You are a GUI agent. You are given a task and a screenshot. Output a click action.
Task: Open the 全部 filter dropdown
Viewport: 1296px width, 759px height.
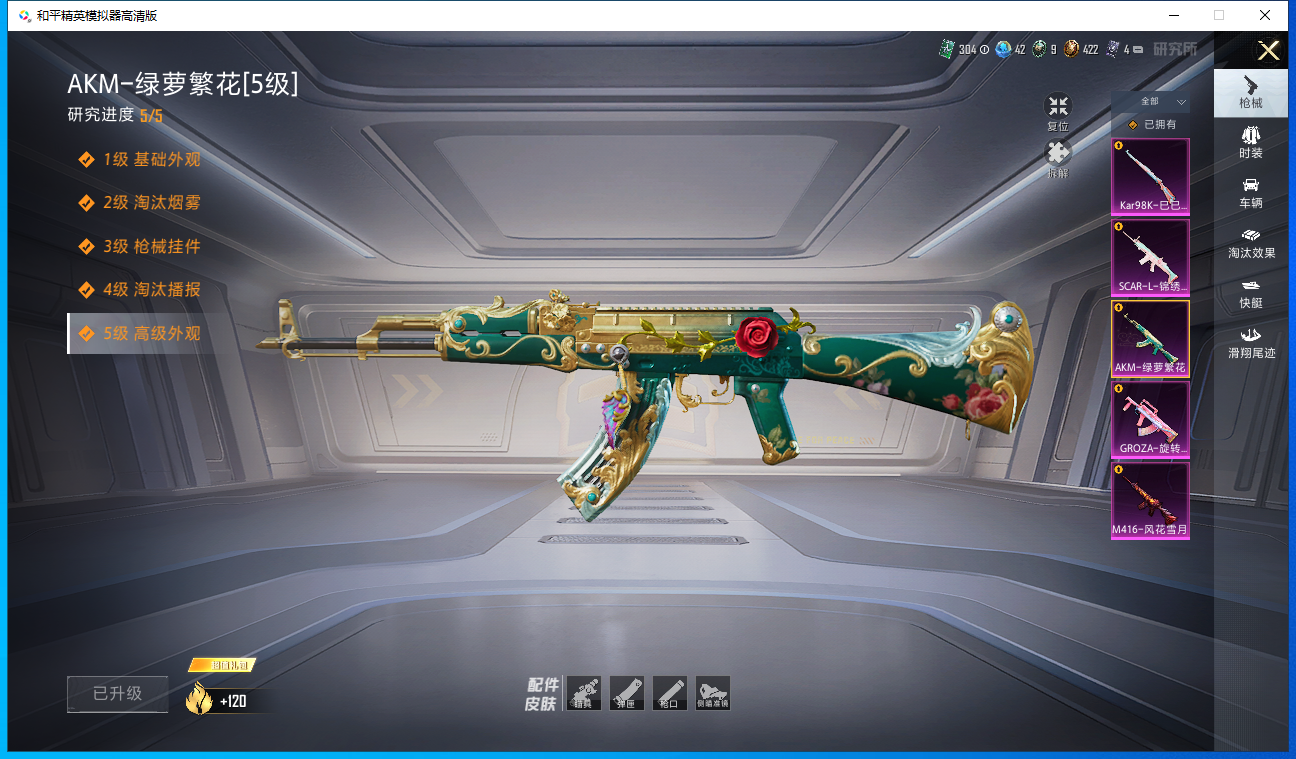[1151, 102]
